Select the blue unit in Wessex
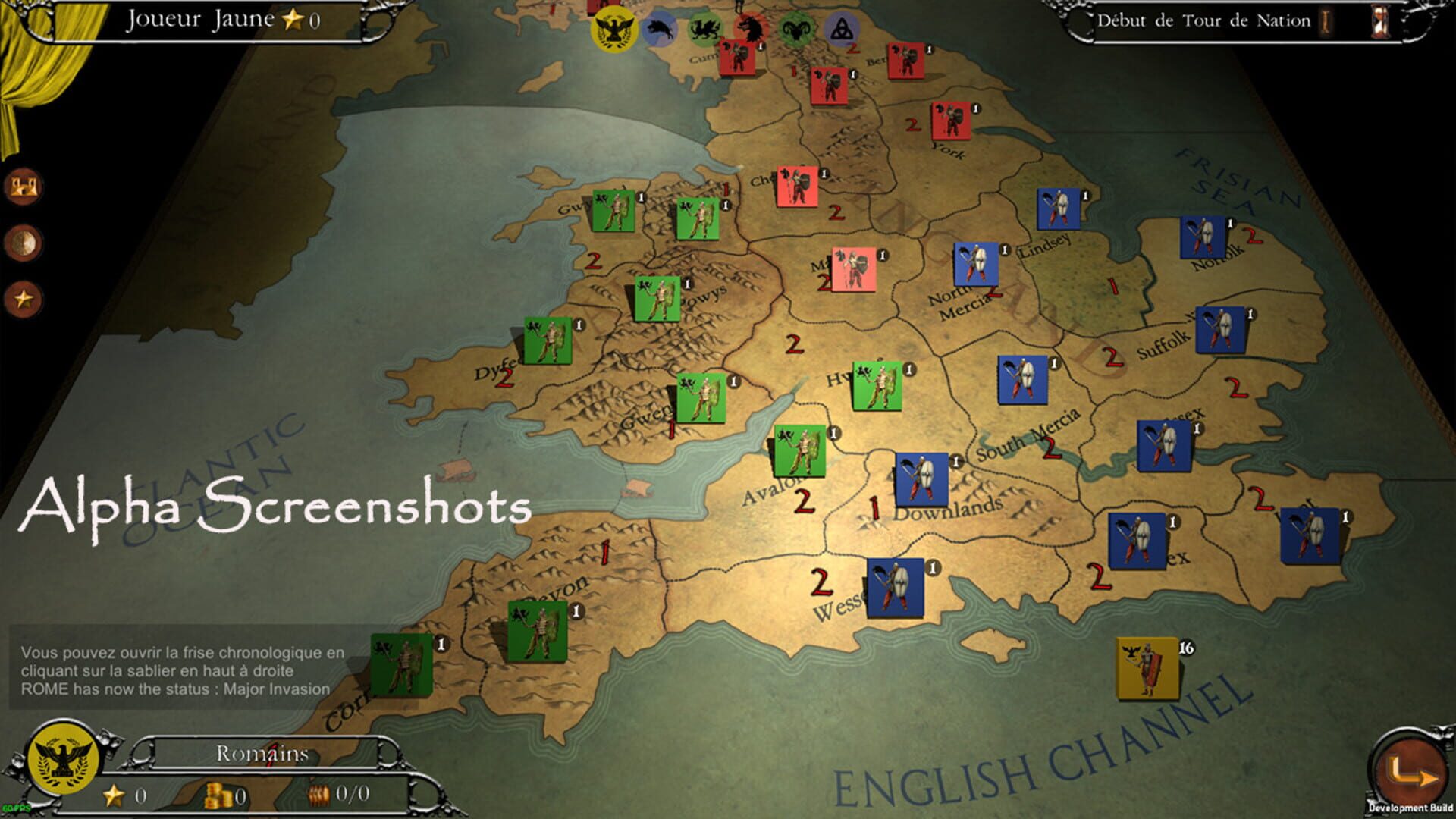The image size is (1456, 819). coord(896,588)
